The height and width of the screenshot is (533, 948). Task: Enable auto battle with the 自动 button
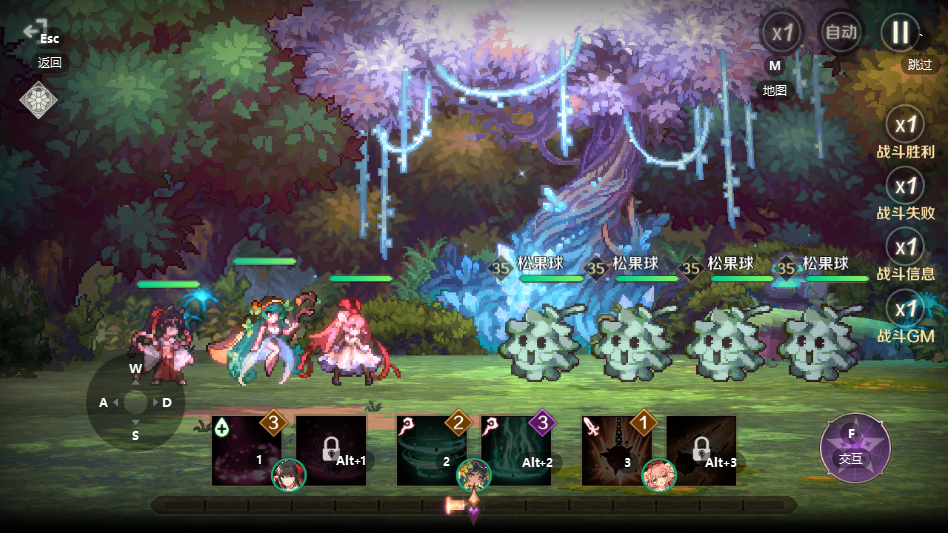pyautogui.click(x=840, y=32)
